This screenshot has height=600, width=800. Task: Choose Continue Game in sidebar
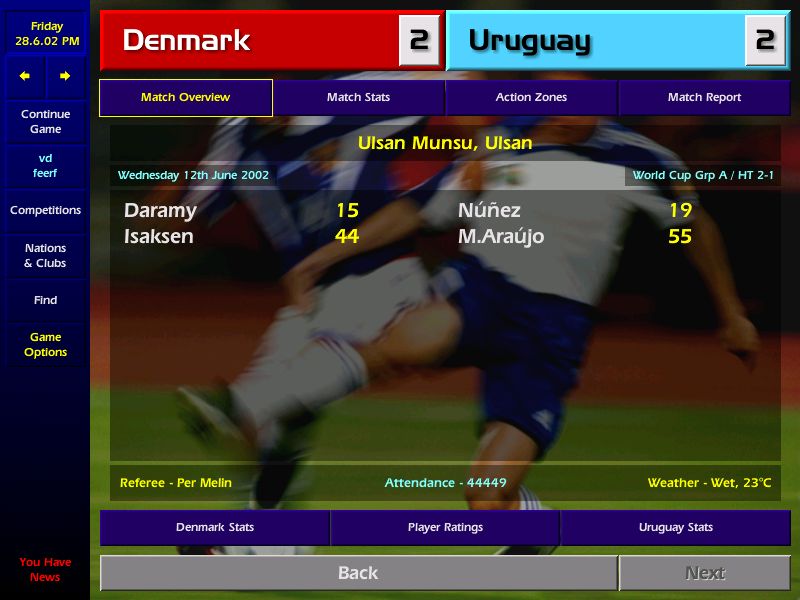(x=45, y=121)
